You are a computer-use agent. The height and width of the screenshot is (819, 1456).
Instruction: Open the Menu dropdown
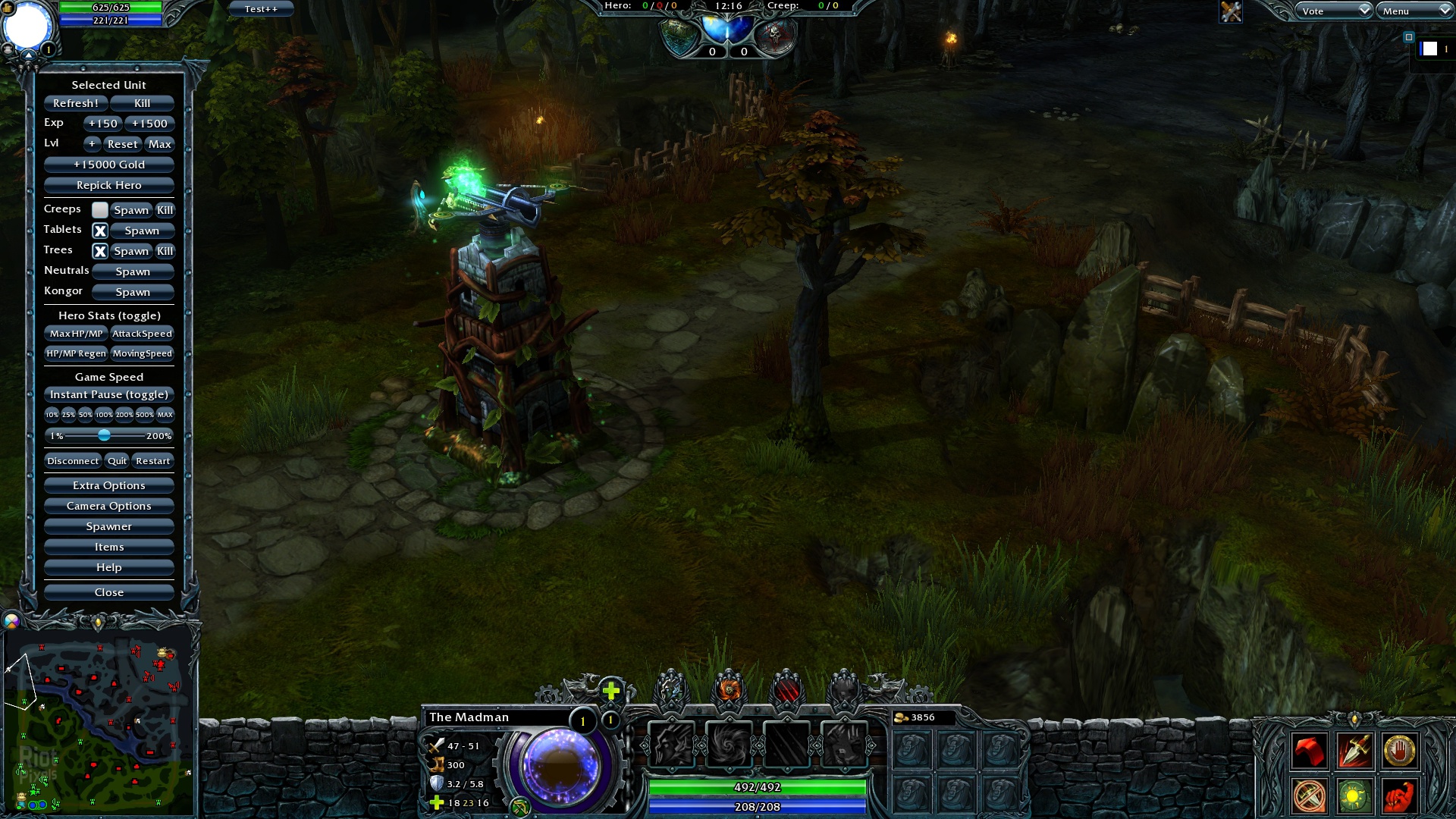pos(1415,11)
